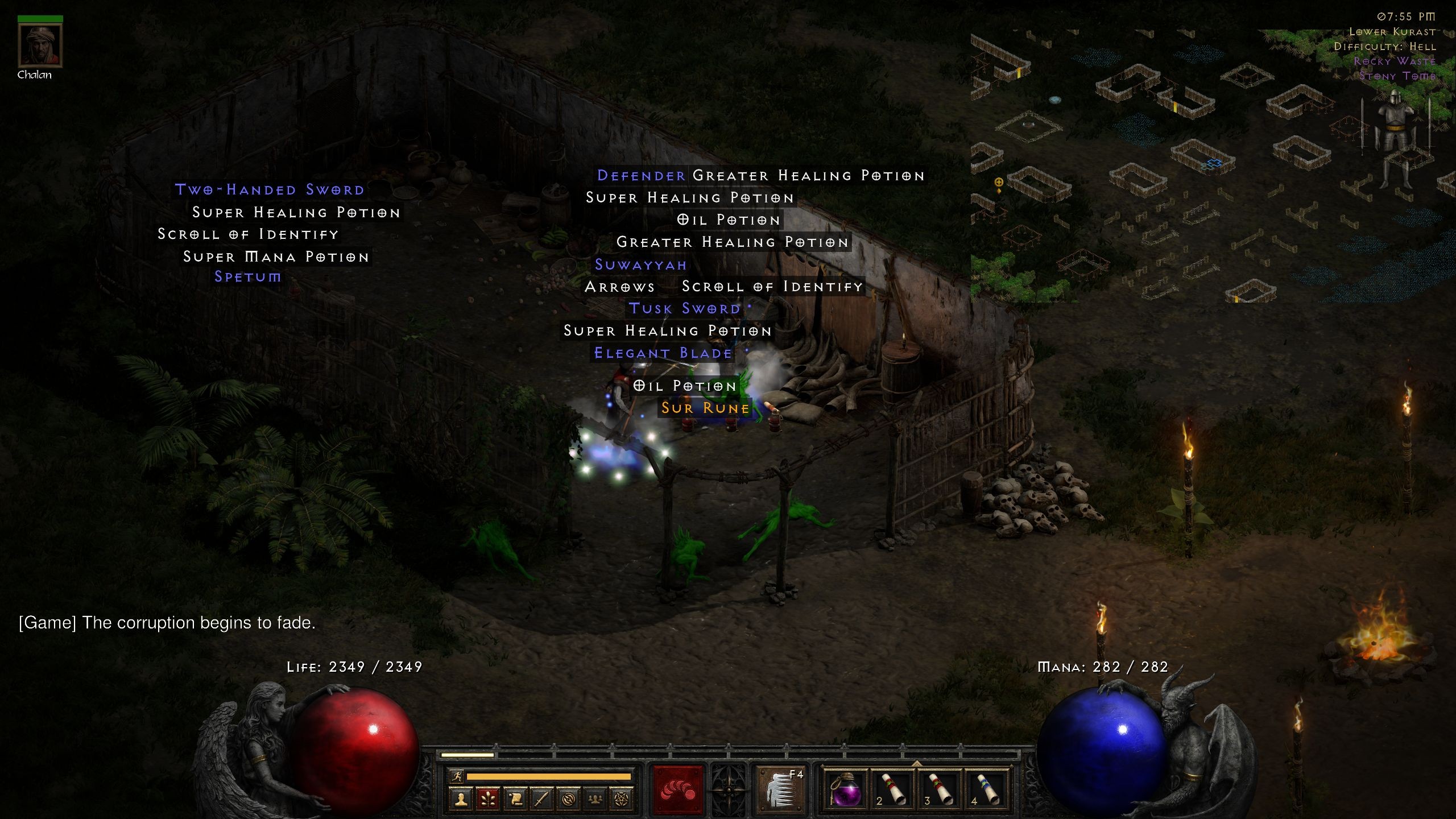Click the spiral gear menu icon
The image size is (1456, 819).
pos(569,799)
